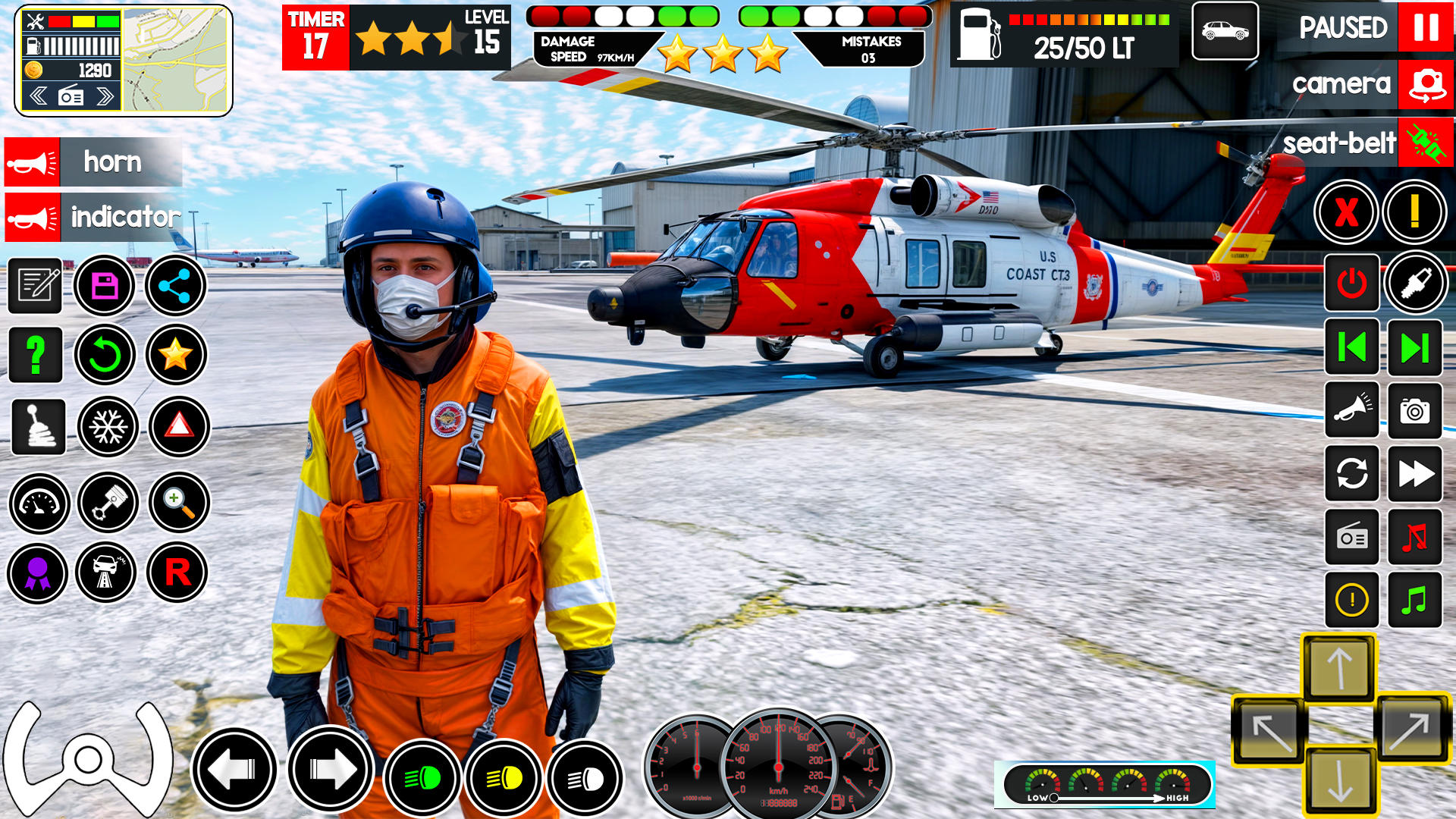Steer left with the white arrow button
Image resolution: width=1456 pixels, height=819 pixels.
(x=234, y=770)
